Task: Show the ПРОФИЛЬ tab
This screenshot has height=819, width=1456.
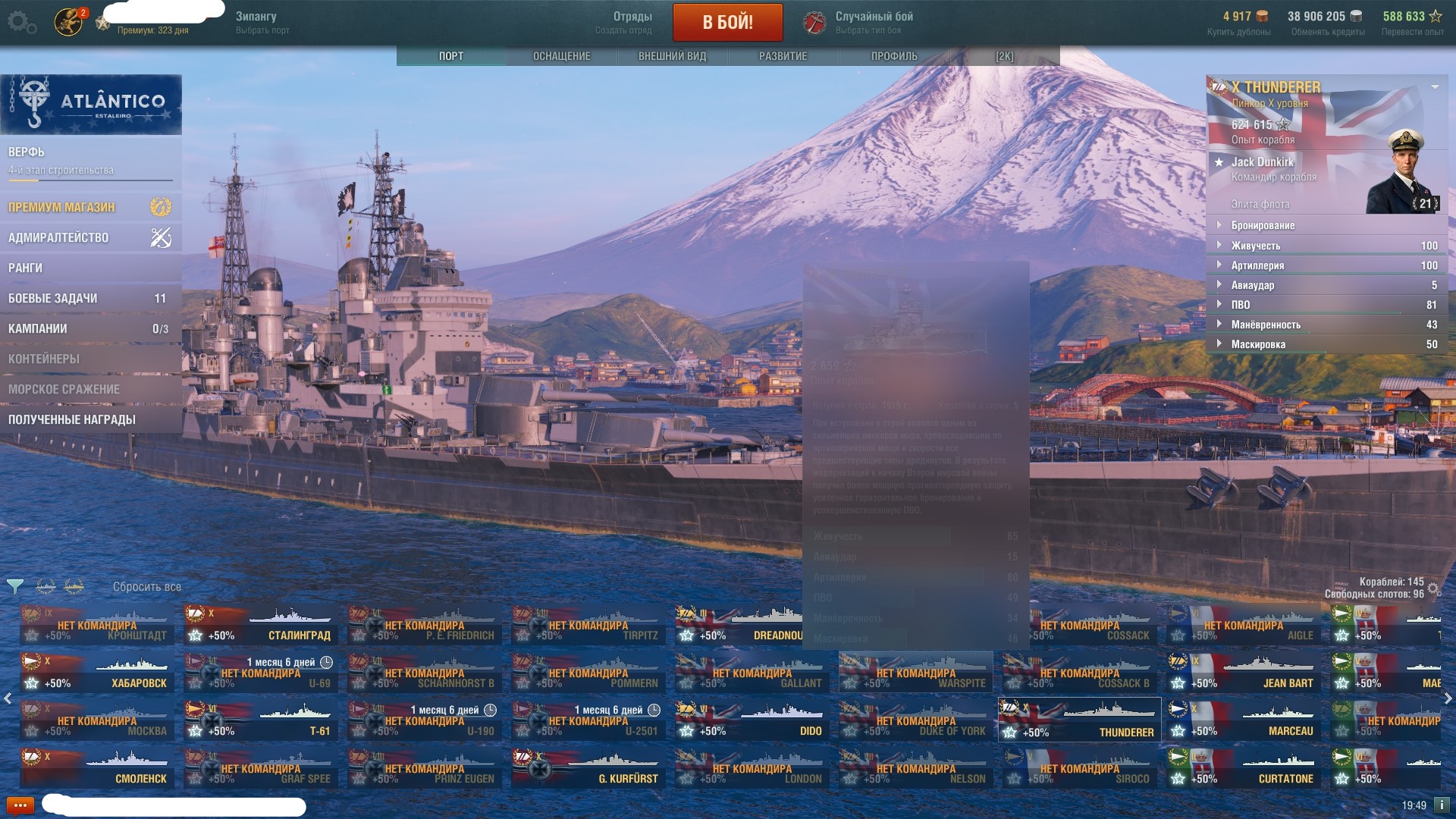Action: (894, 56)
